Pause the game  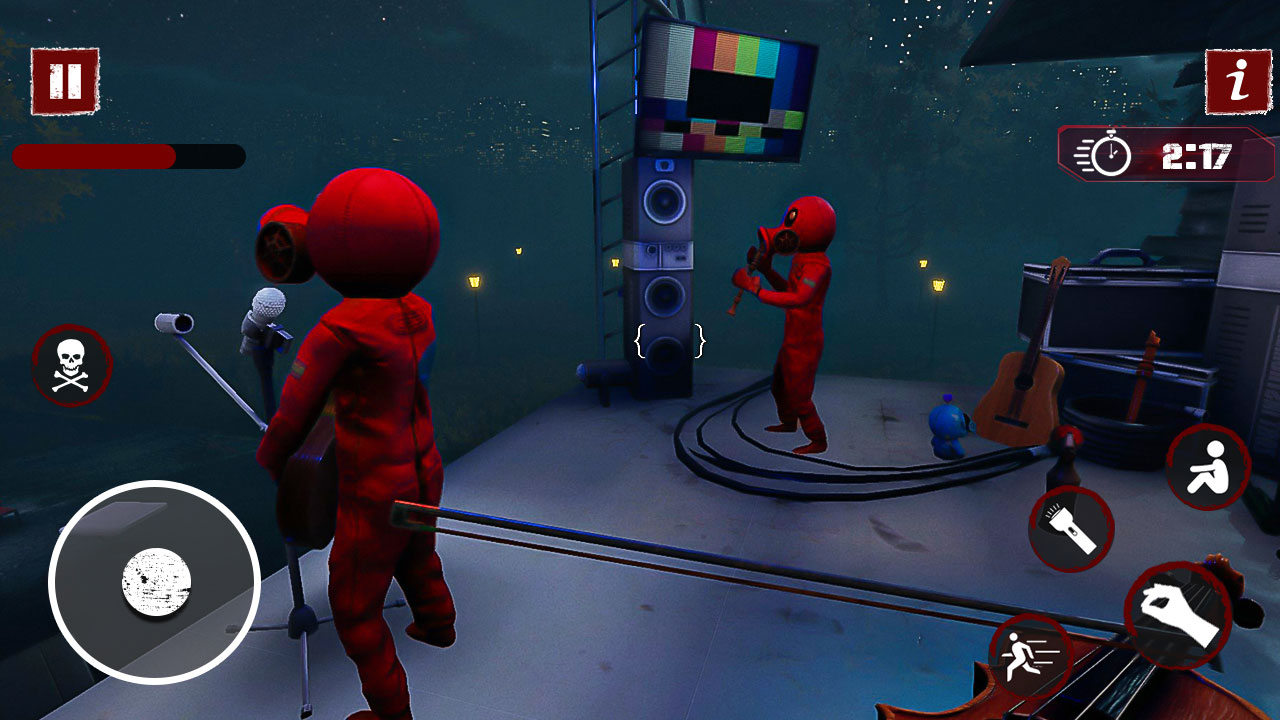pyautogui.click(x=65, y=81)
